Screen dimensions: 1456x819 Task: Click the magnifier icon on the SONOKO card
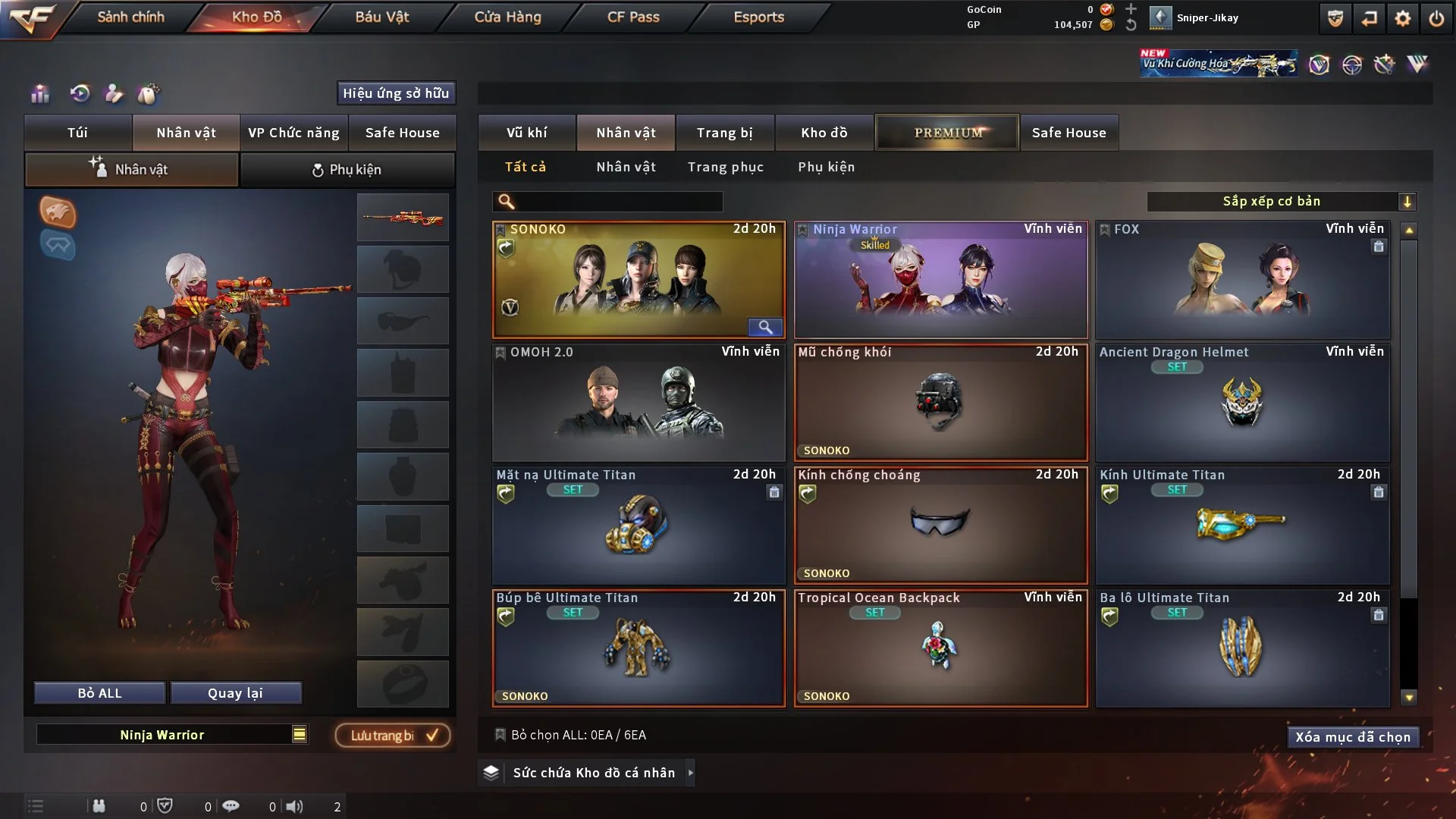[765, 327]
